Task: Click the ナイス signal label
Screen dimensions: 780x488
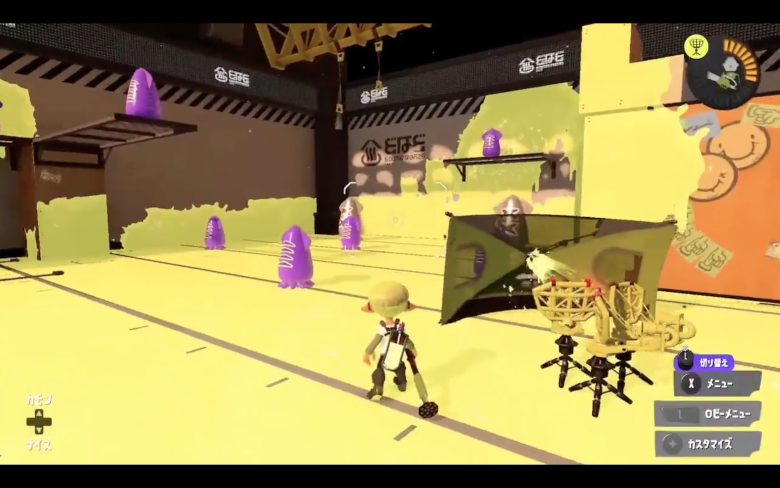Action: click(40, 445)
